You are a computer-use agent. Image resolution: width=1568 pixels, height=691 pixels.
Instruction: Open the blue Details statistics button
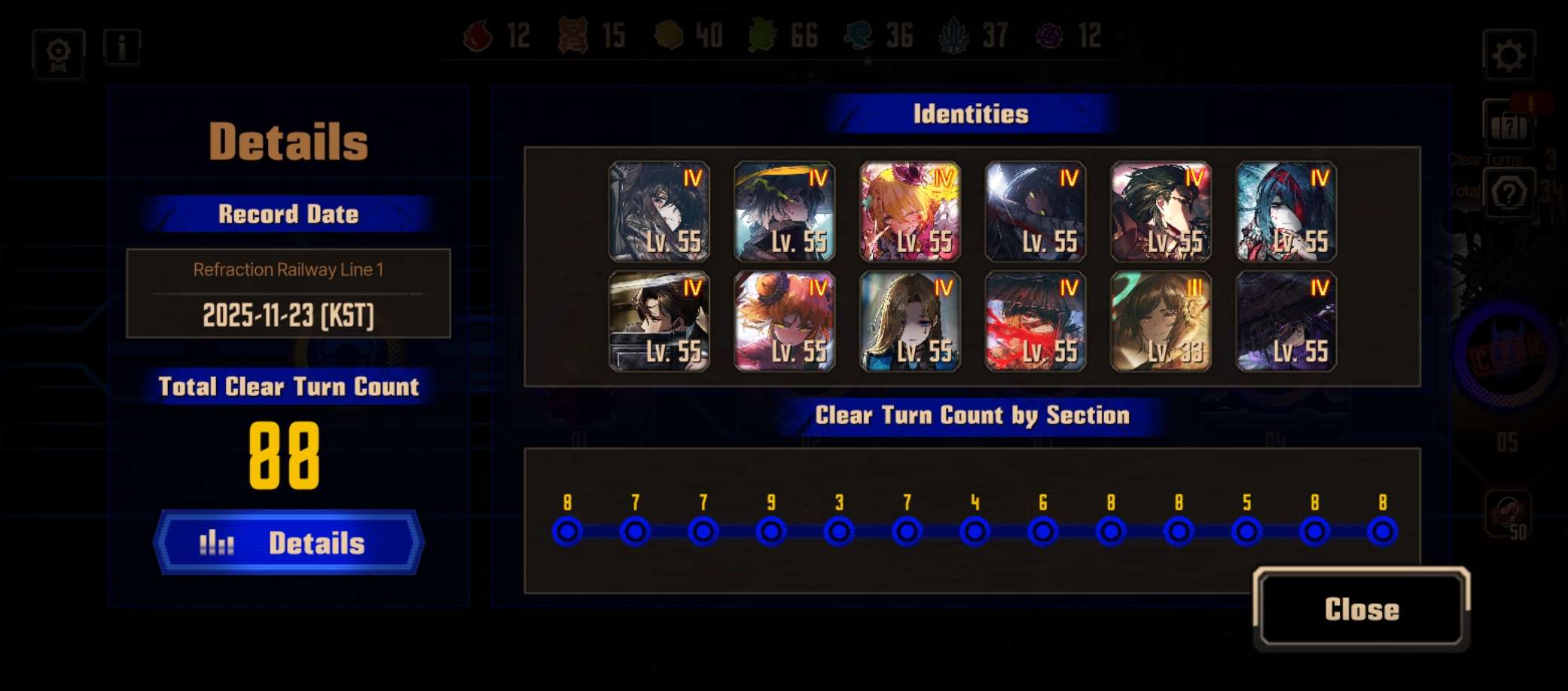tap(288, 543)
